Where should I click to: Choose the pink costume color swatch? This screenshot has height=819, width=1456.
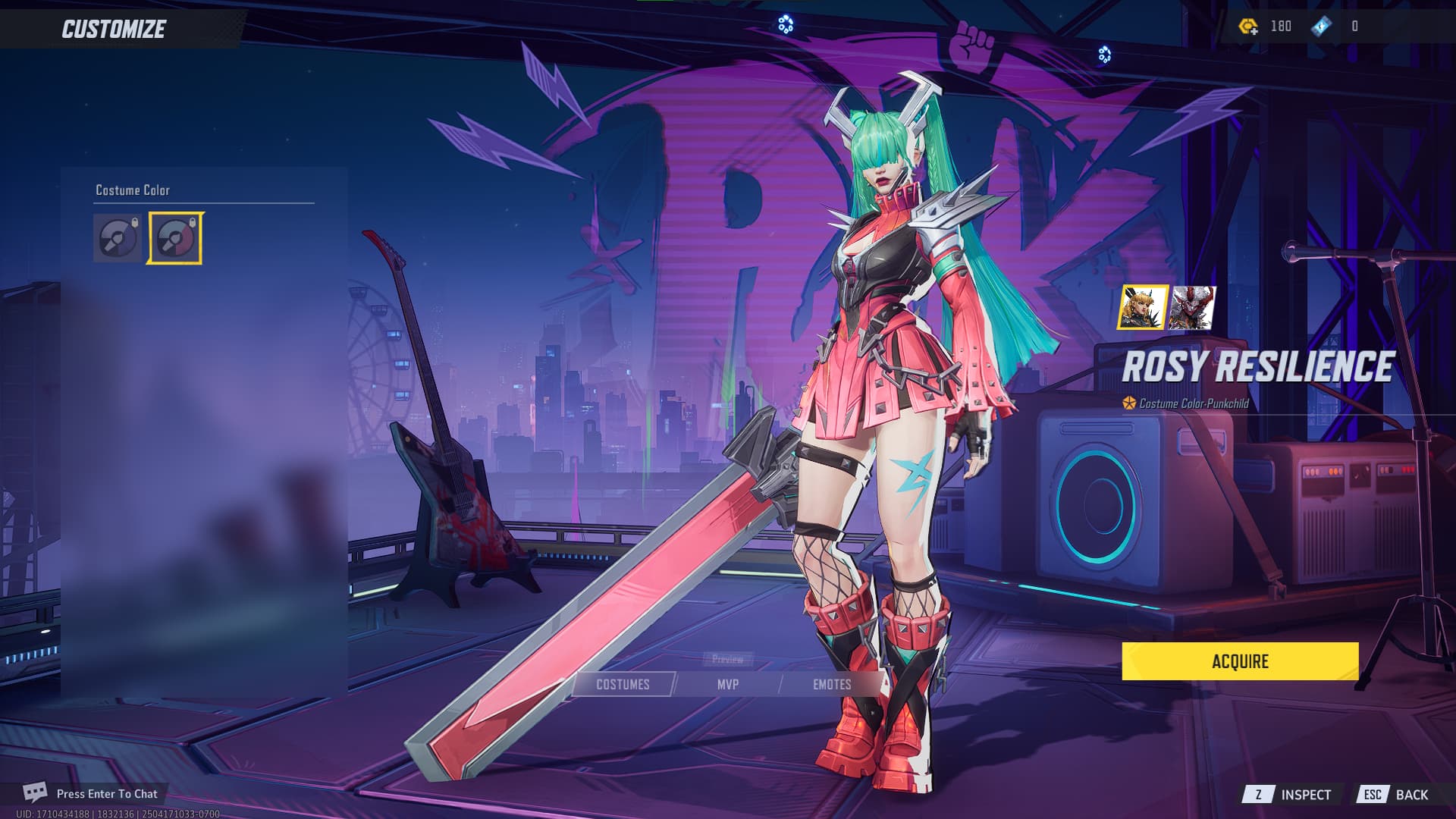pyautogui.click(x=175, y=238)
